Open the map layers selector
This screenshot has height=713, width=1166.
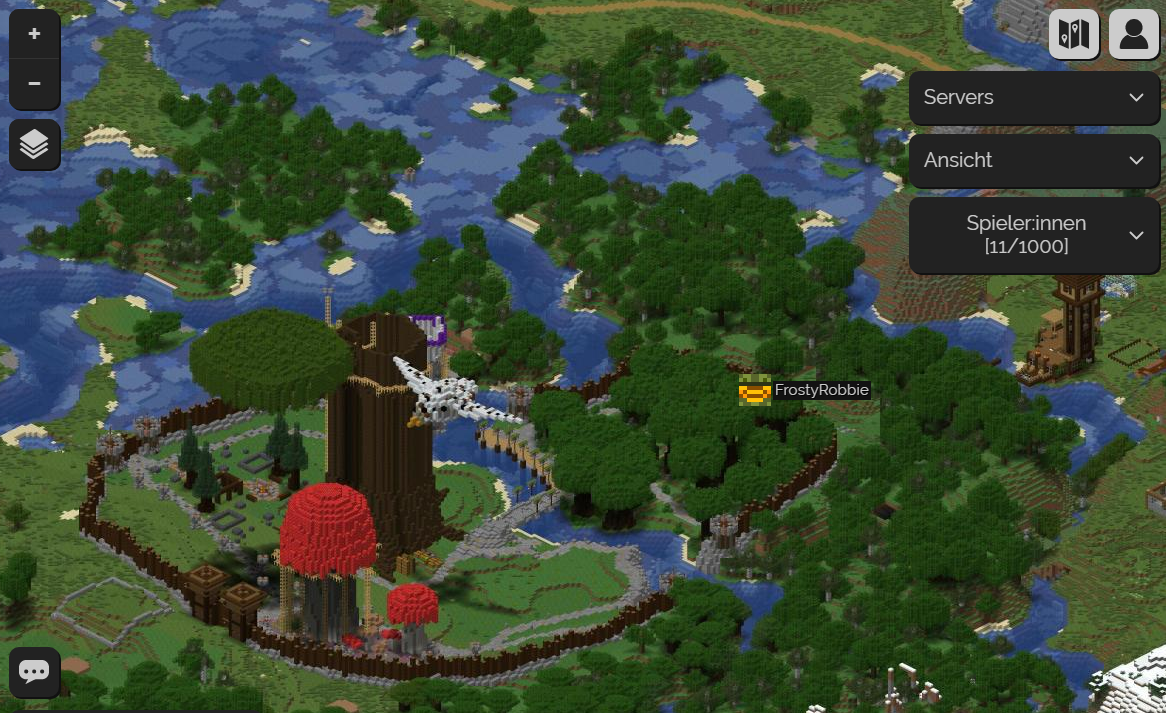click(x=34, y=145)
